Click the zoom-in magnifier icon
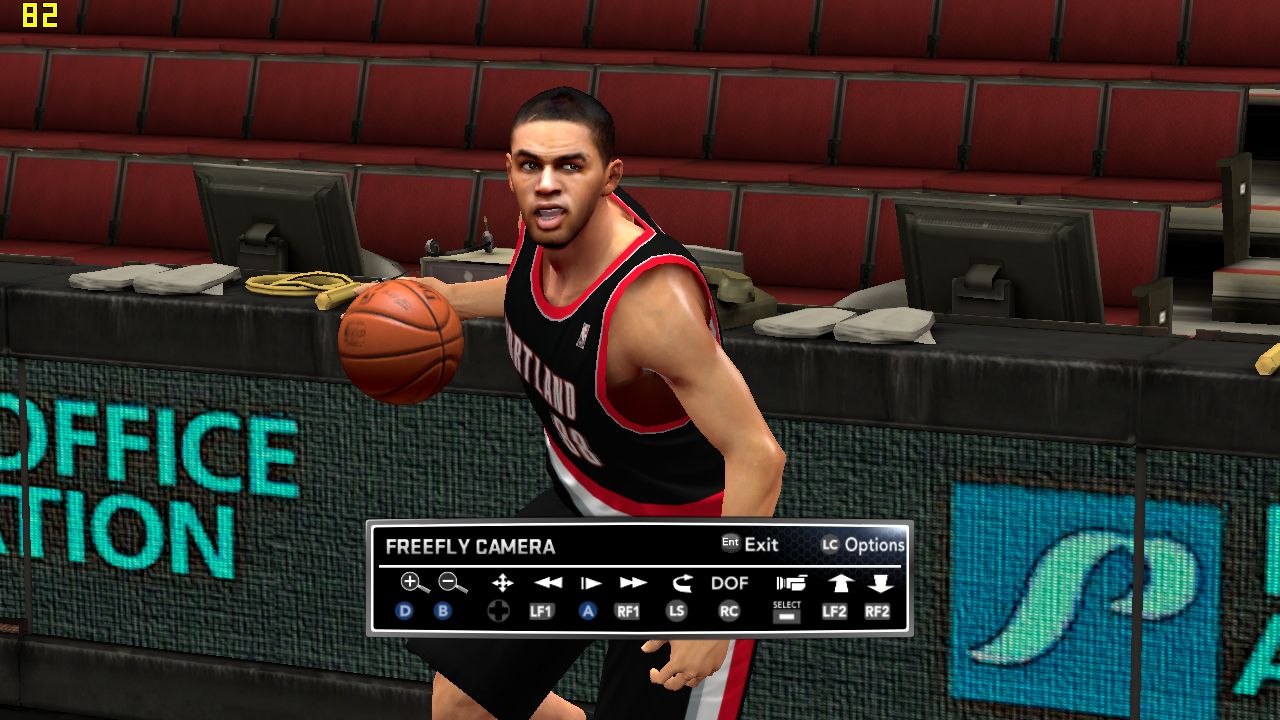 (x=413, y=583)
